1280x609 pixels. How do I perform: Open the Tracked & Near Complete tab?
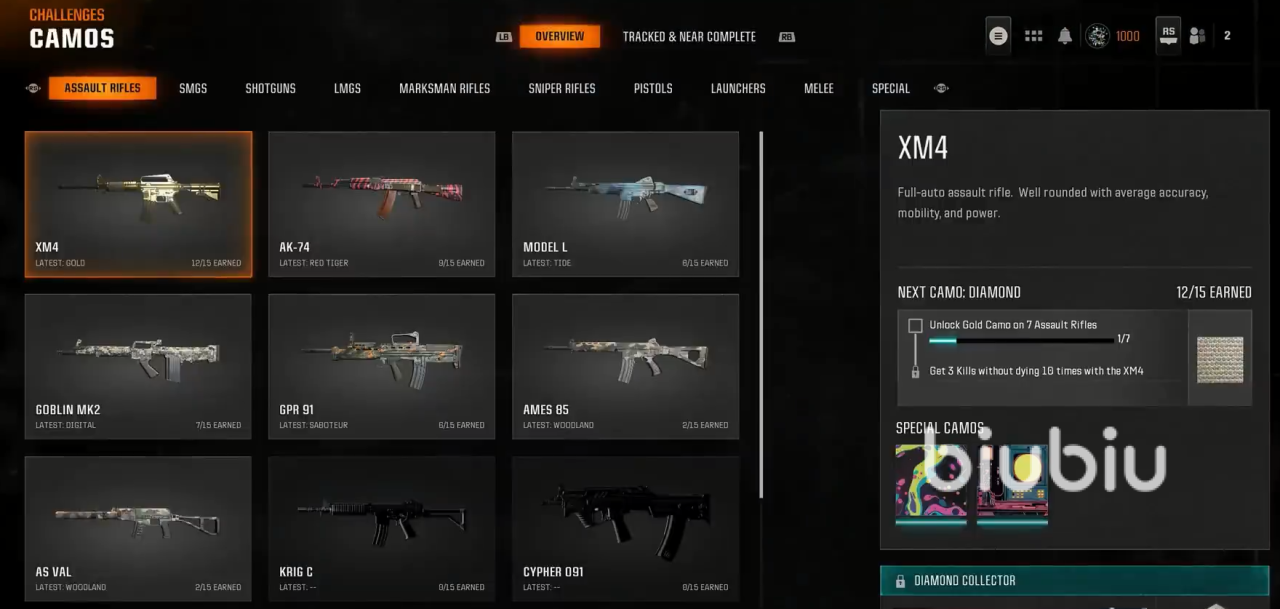coord(689,37)
